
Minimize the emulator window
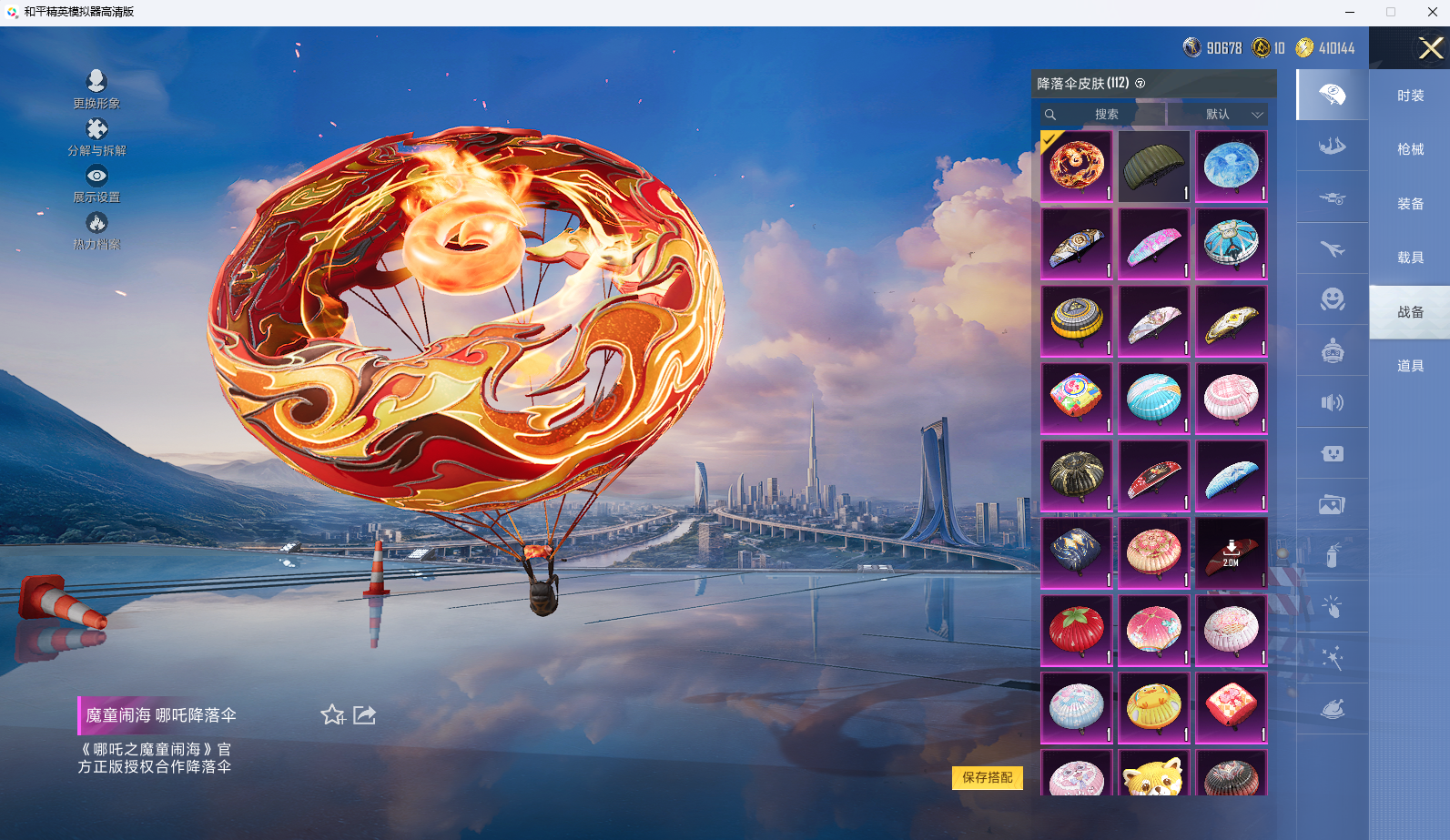pos(1350,12)
